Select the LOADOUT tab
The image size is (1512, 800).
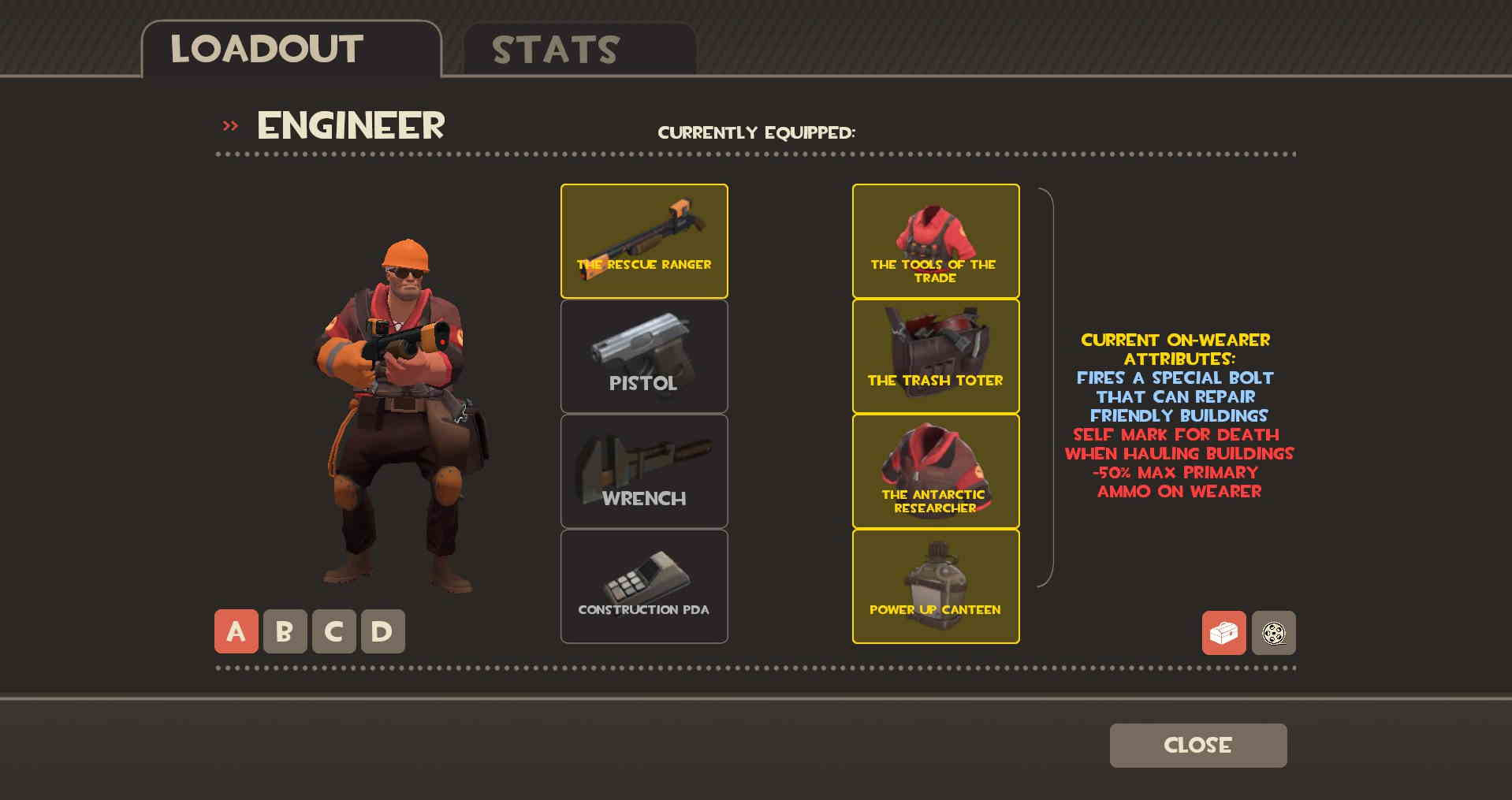tap(266, 48)
